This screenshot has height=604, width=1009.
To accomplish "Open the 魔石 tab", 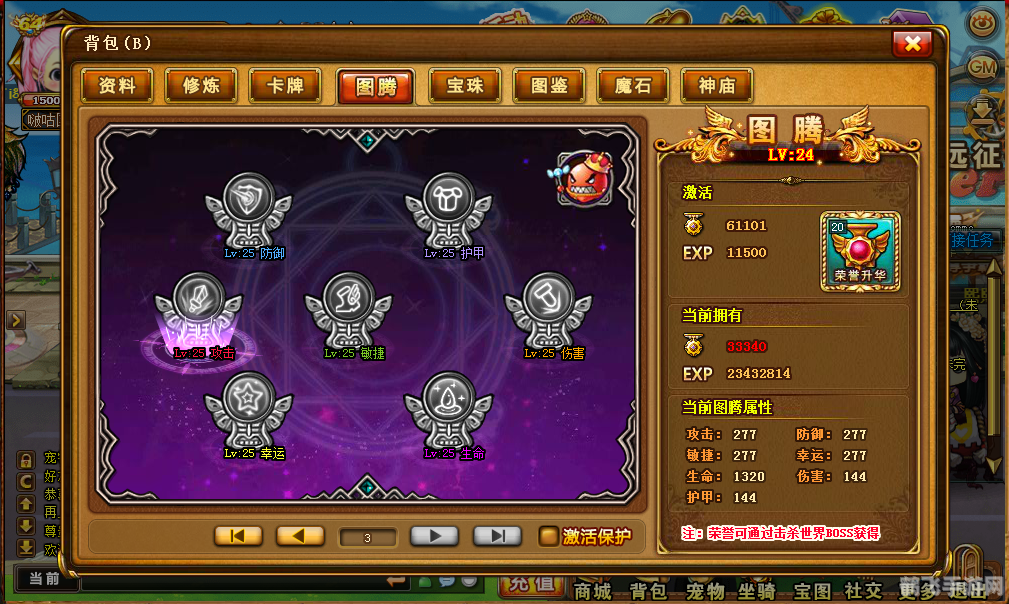I will point(633,86).
